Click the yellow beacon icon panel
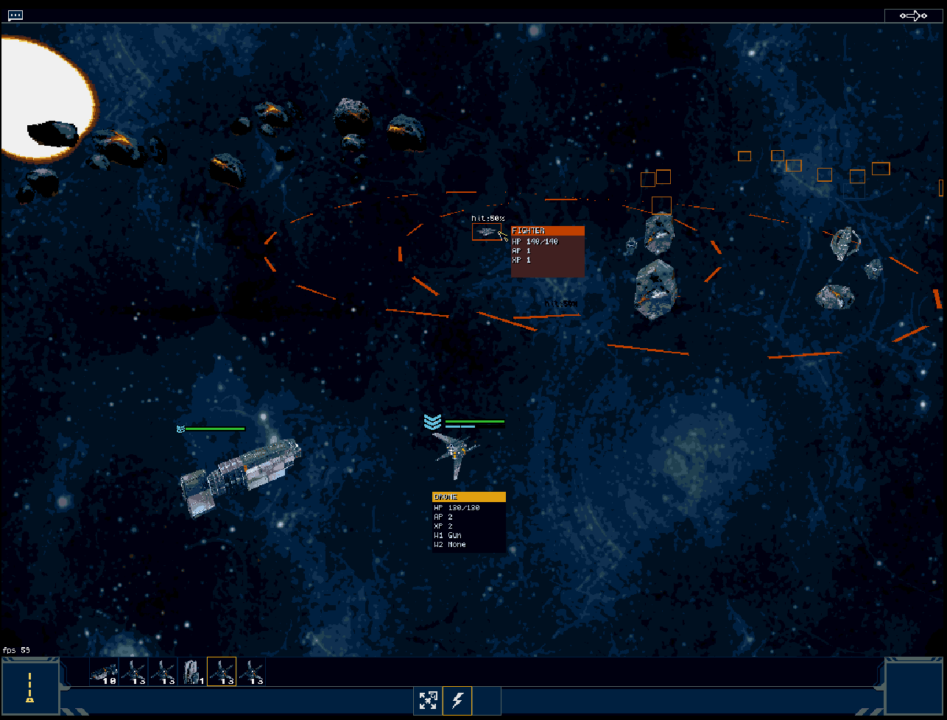 click(30, 687)
